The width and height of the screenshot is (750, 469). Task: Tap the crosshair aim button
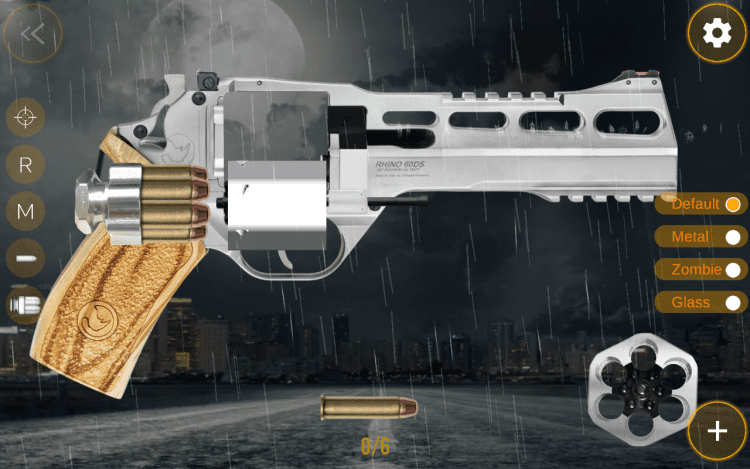click(26, 117)
